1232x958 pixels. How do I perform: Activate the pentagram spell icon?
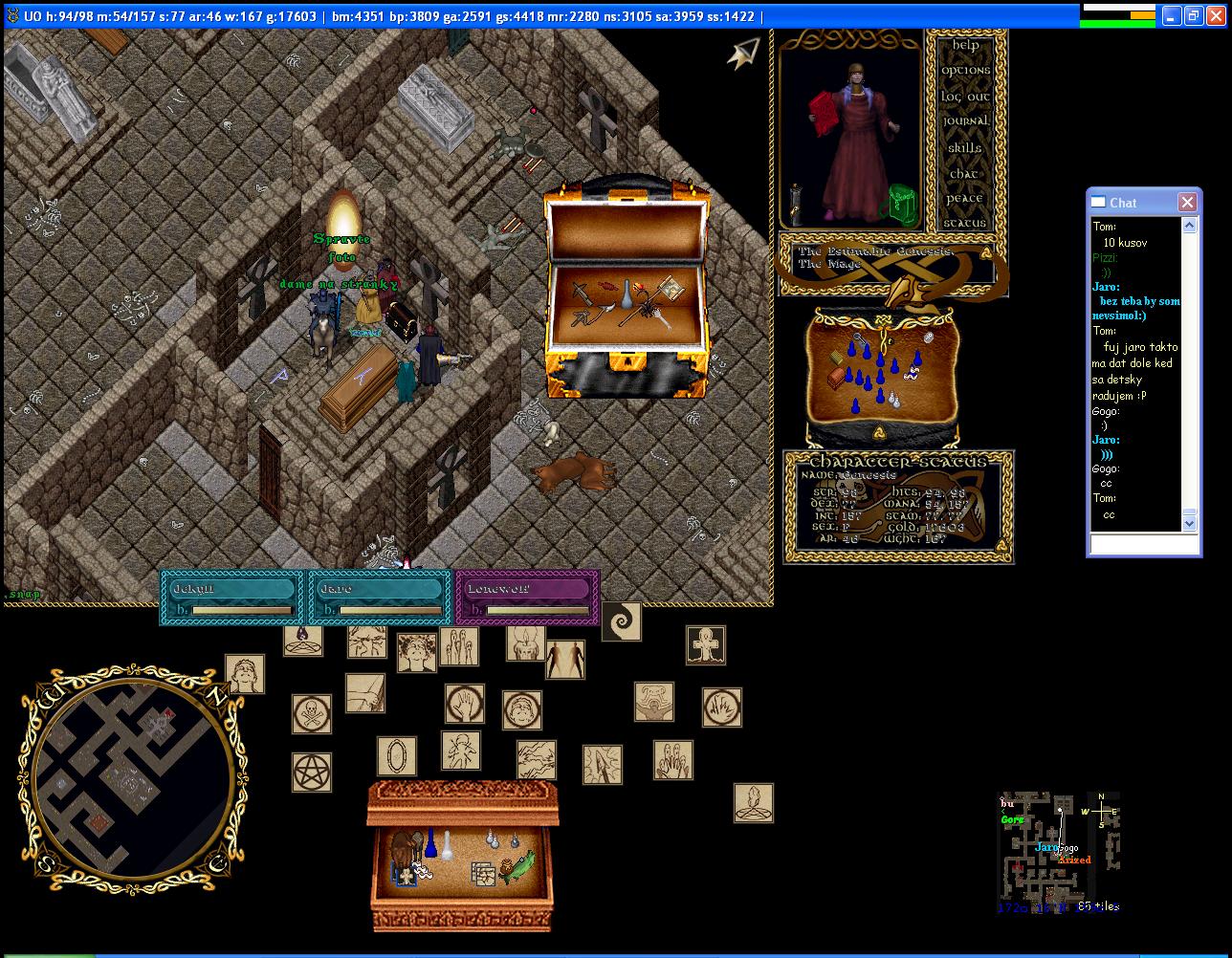312,773
